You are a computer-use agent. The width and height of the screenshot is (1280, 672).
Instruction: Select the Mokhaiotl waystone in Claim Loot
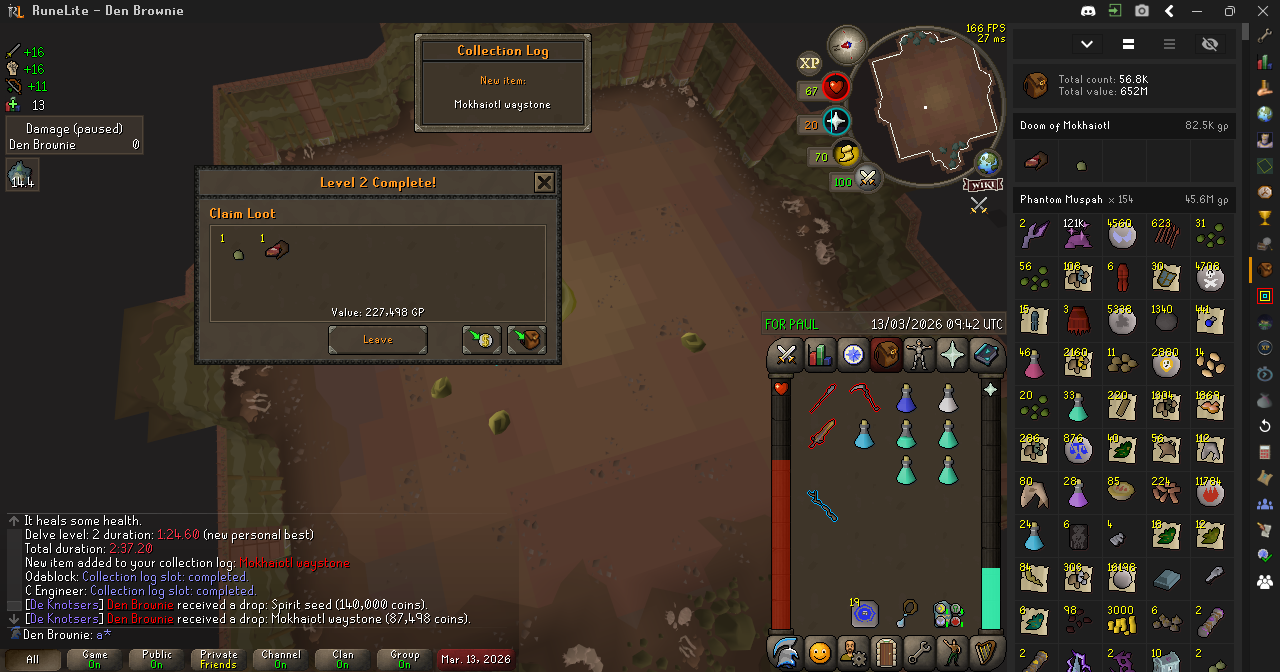277,251
